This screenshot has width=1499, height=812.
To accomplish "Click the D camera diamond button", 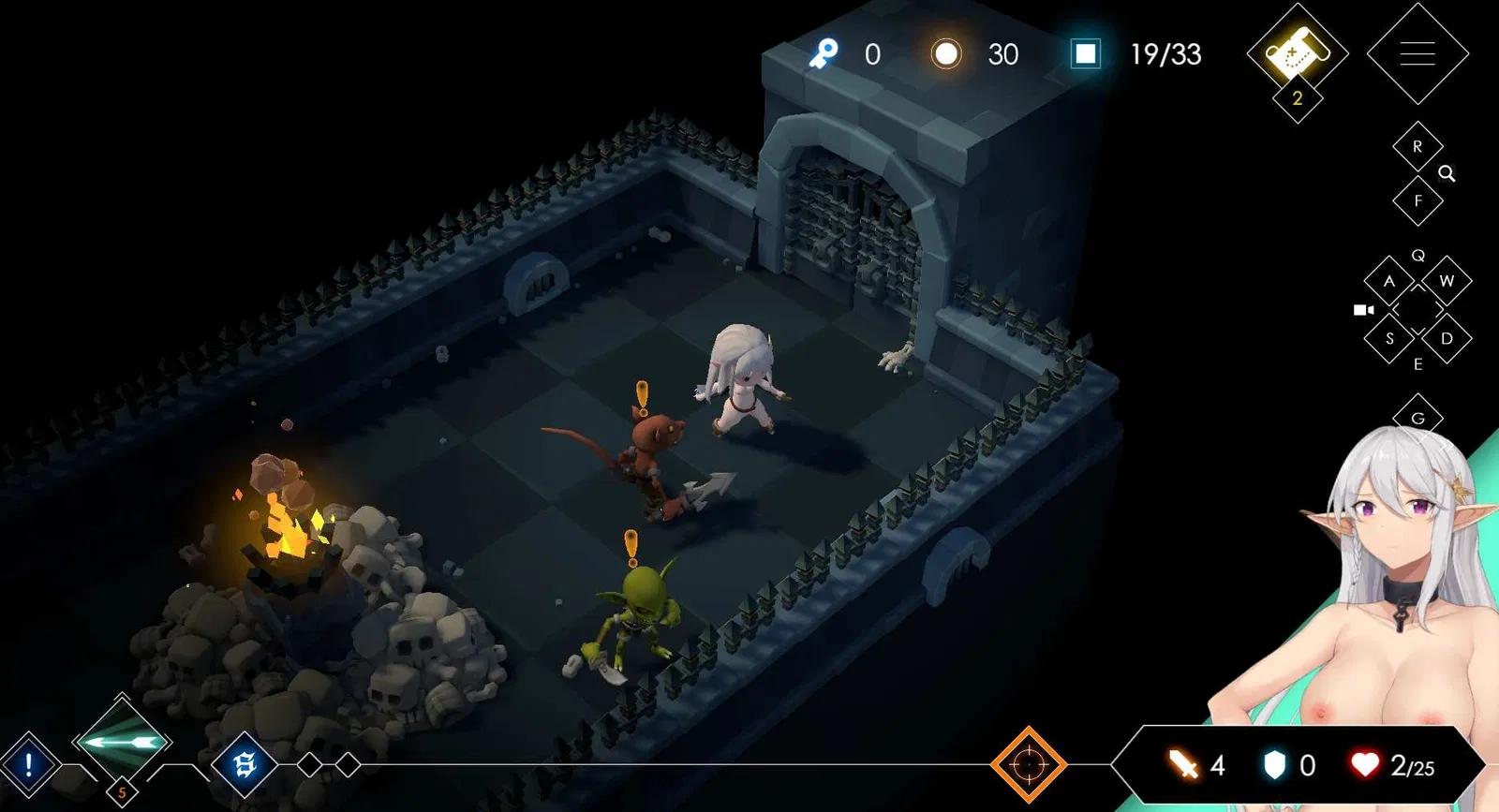I will coord(1447,338).
